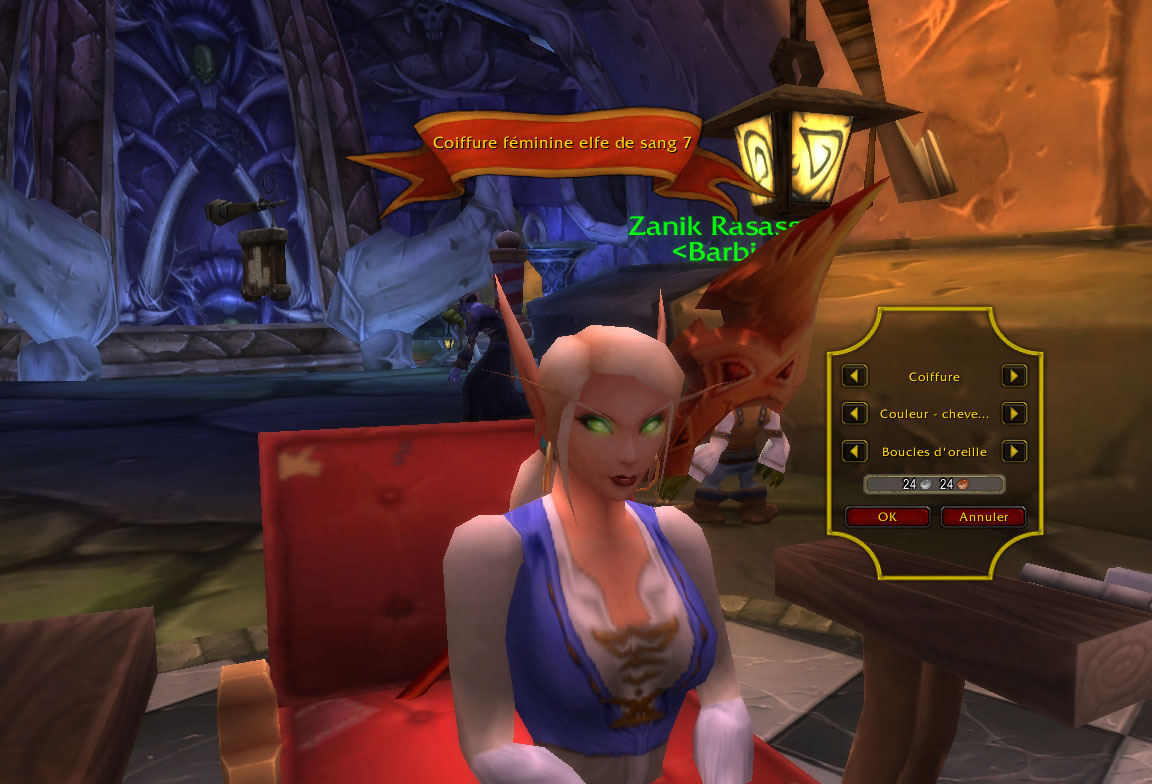Choose the previous hair color option
The height and width of the screenshot is (784, 1152).
(854, 413)
